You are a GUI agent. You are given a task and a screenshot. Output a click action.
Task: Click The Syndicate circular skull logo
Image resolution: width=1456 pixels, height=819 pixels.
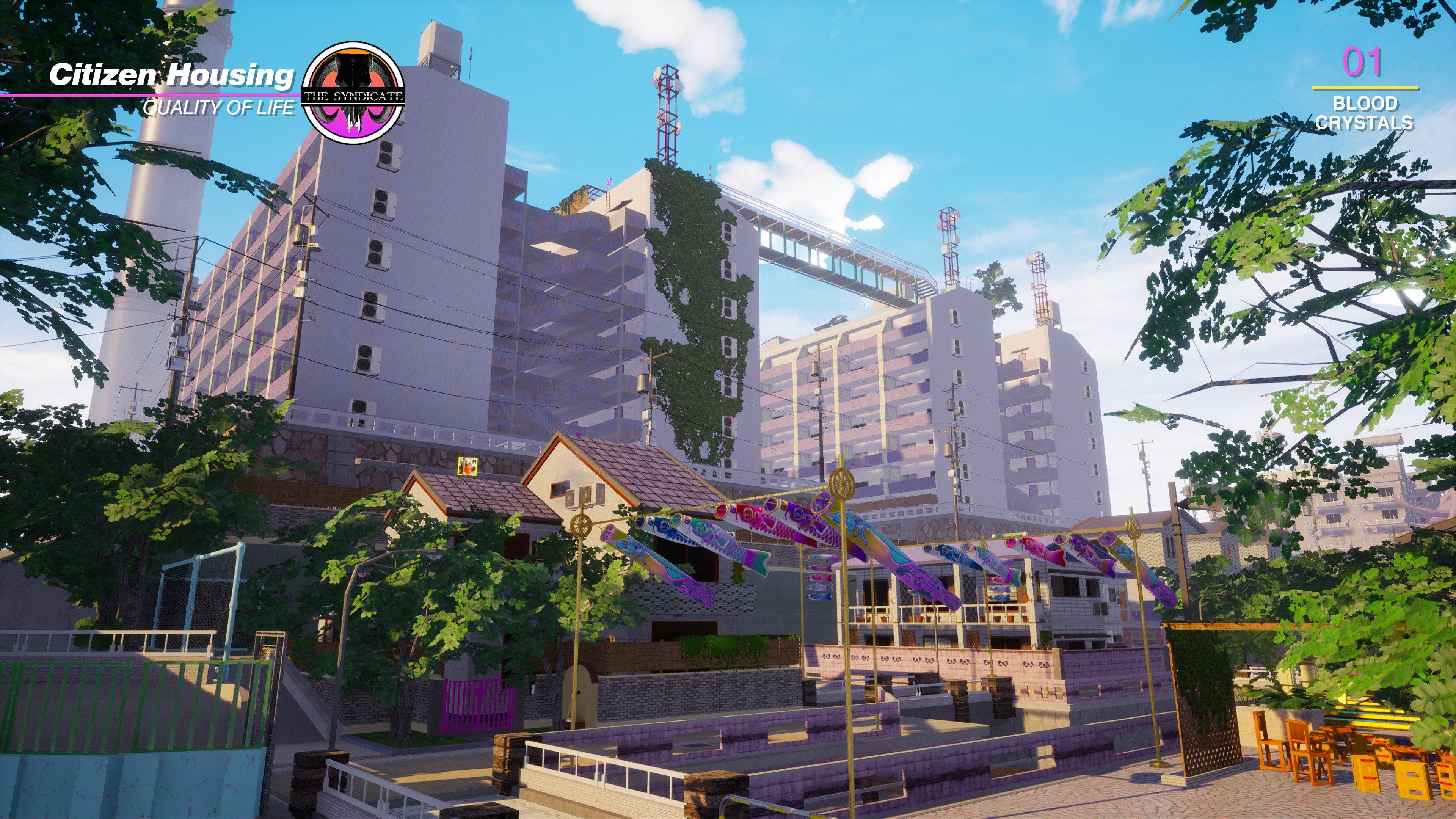(x=353, y=93)
